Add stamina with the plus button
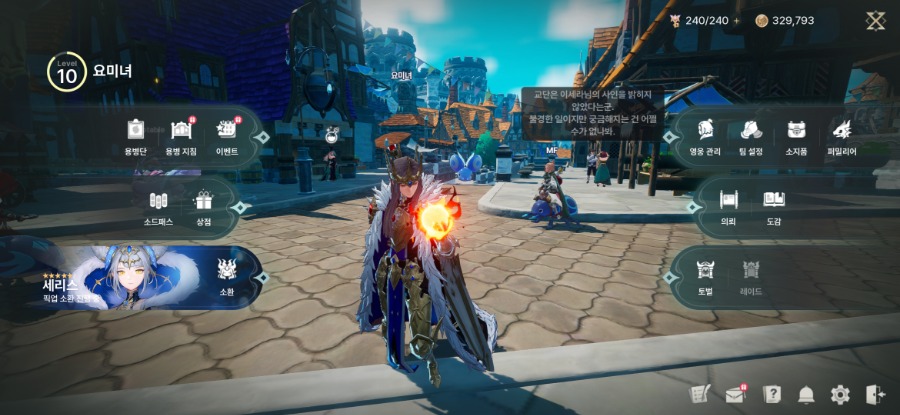900x415 pixels. coord(737,20)
